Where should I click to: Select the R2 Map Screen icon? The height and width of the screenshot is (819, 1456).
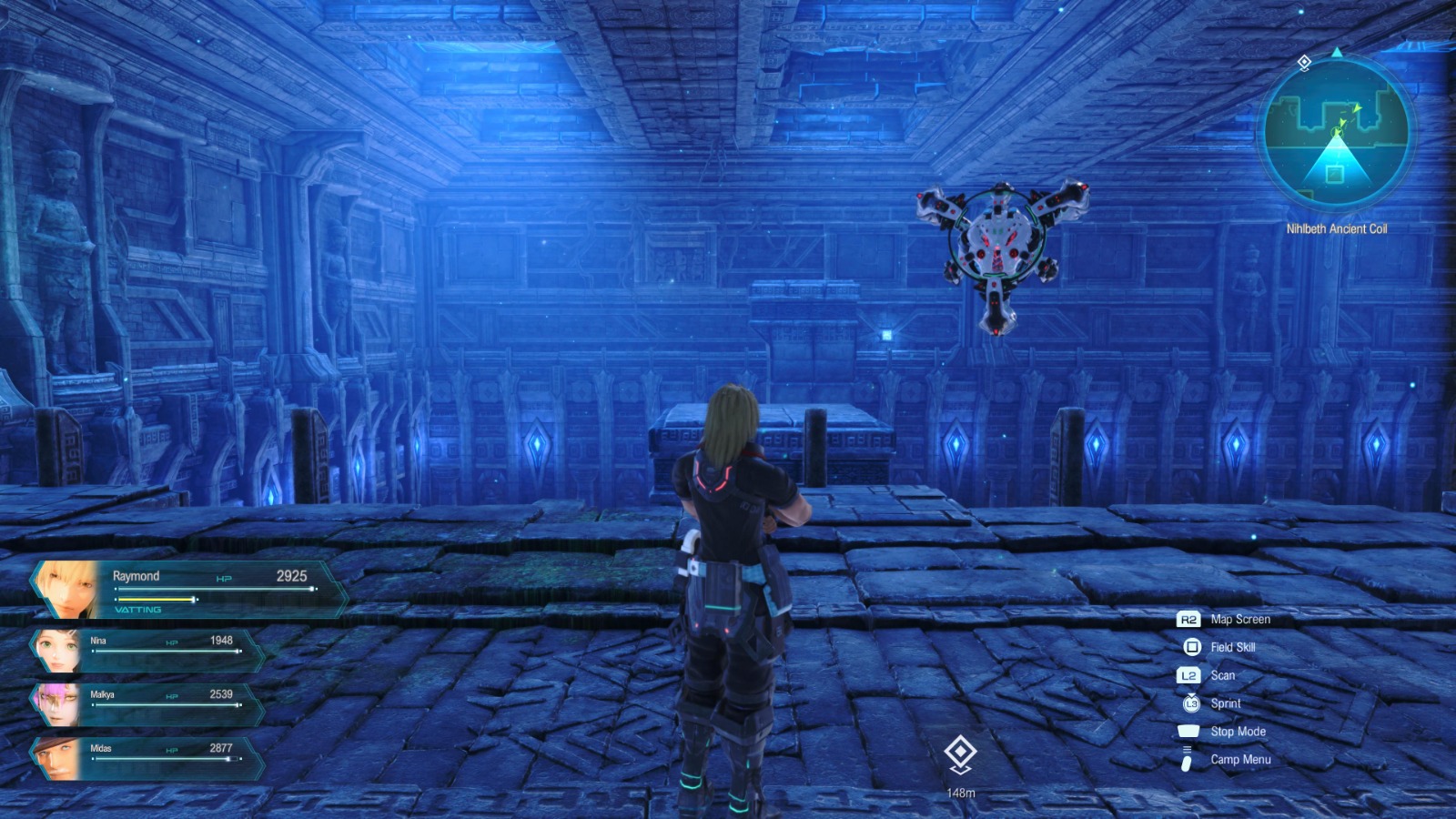click(1189, 620)
